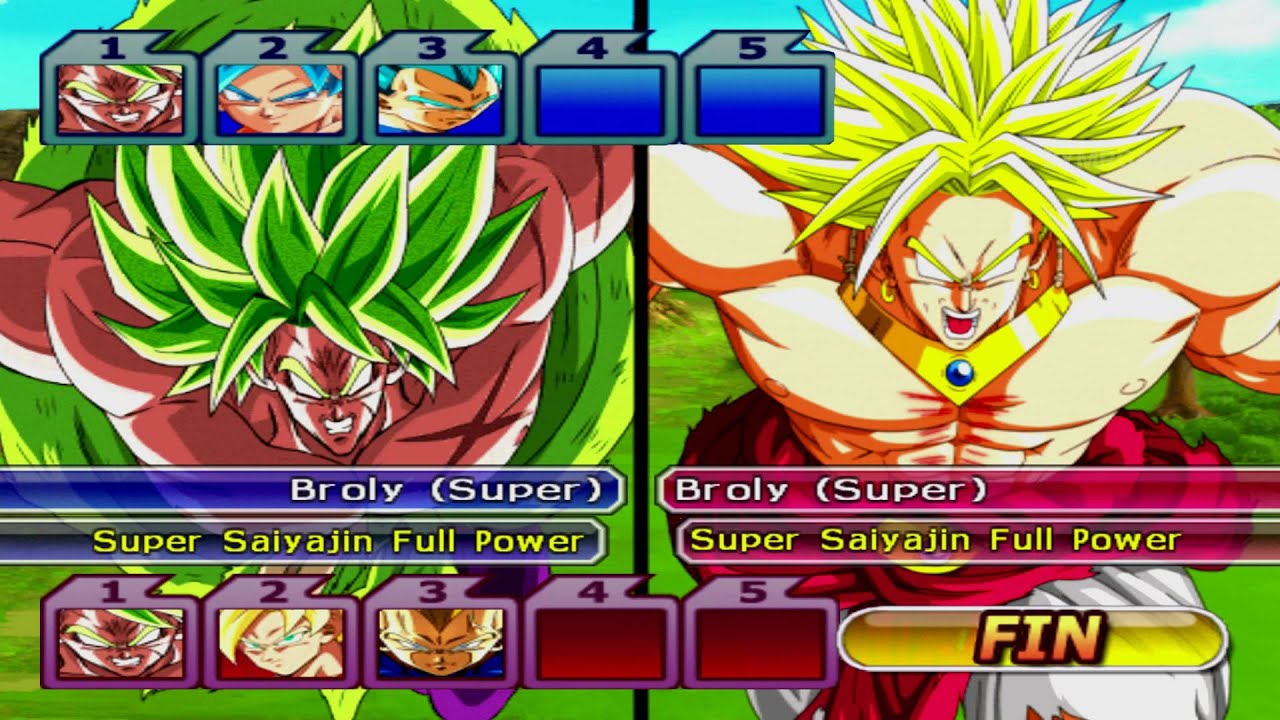The image size is (1280, 720).
Task: Select Super Saiyan Blue Goku in top slot 2
Action: 282,100
